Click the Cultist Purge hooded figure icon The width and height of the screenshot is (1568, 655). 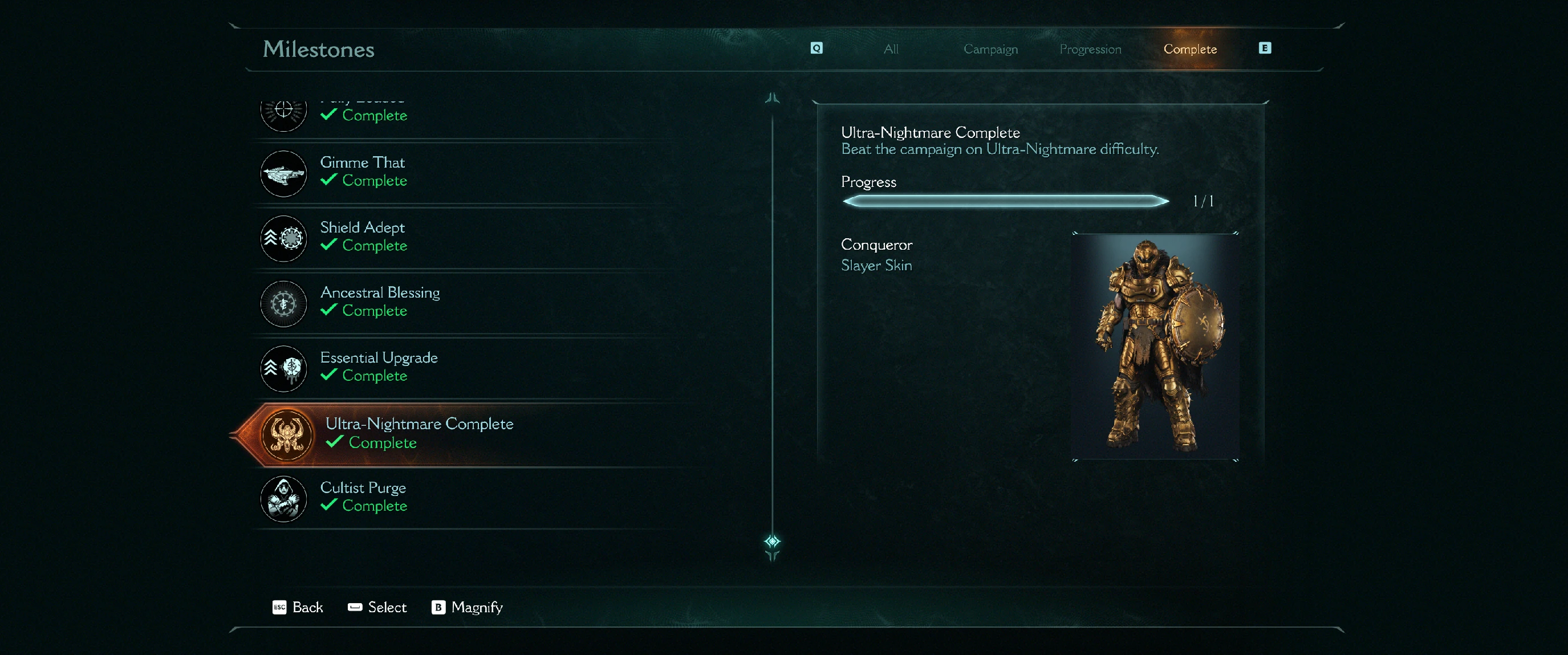click(x=283, y=499)
